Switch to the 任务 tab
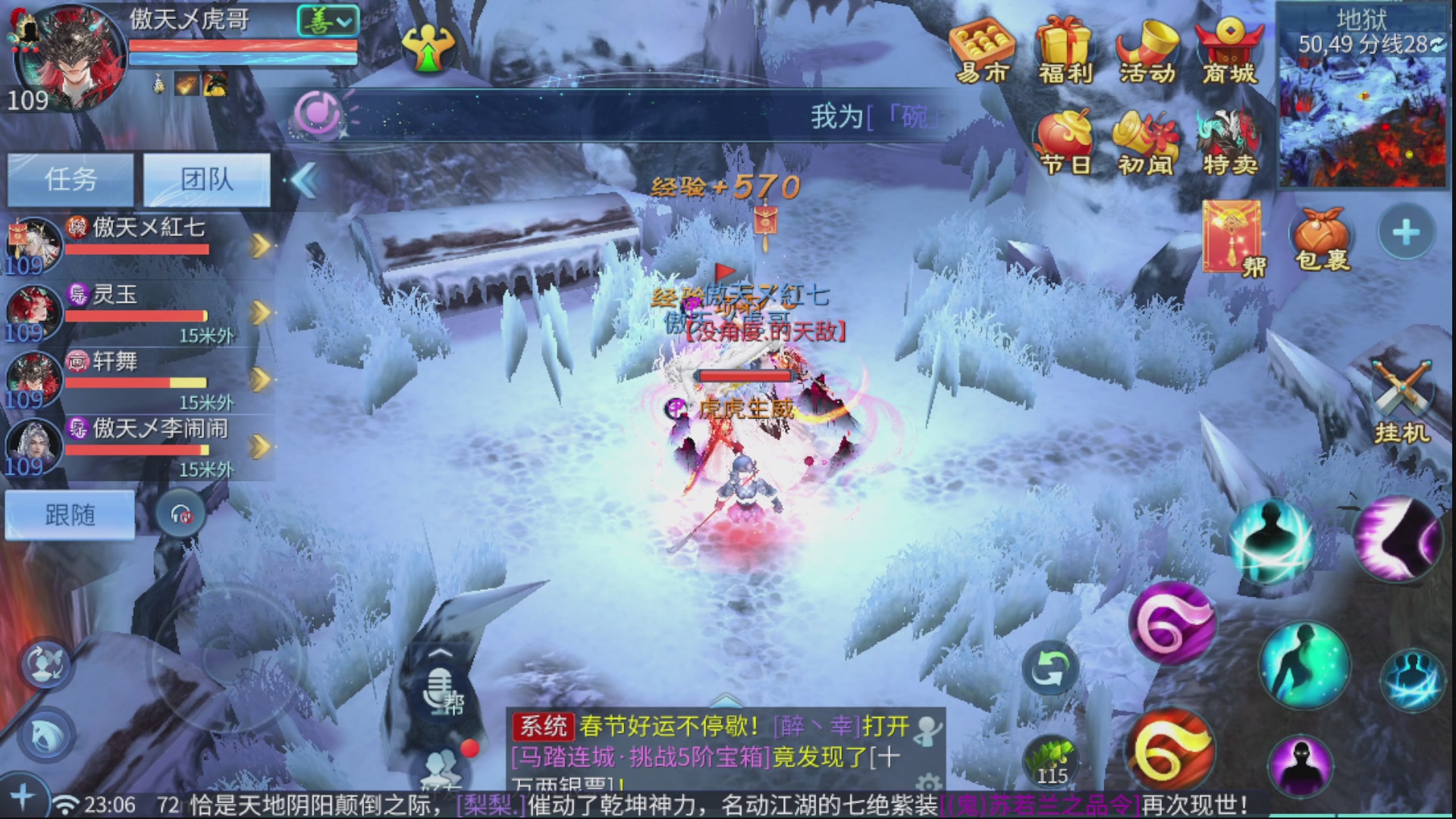 pos(71,179)
